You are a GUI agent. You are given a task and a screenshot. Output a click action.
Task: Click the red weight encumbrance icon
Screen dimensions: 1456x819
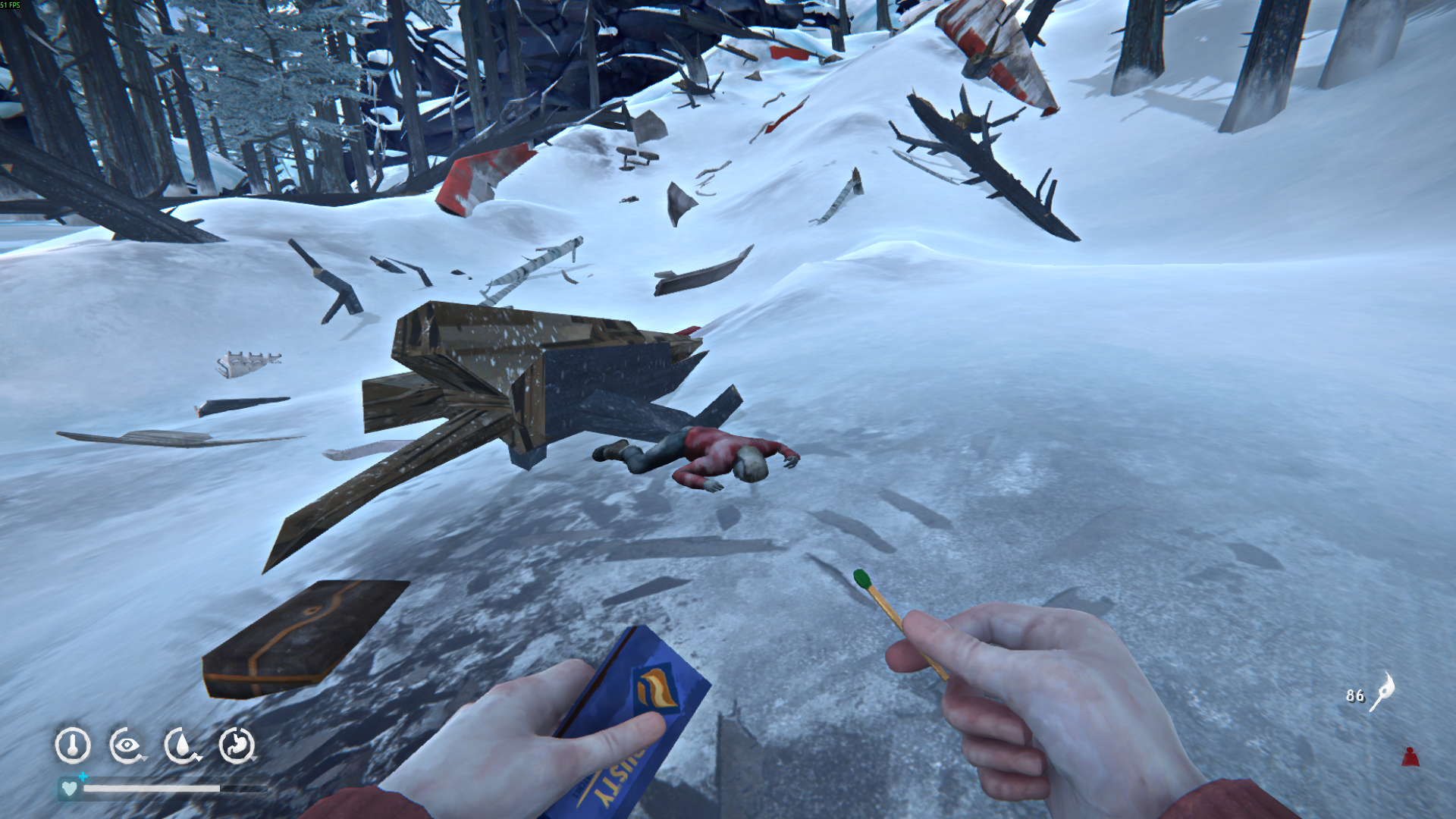coord(1410,757)
